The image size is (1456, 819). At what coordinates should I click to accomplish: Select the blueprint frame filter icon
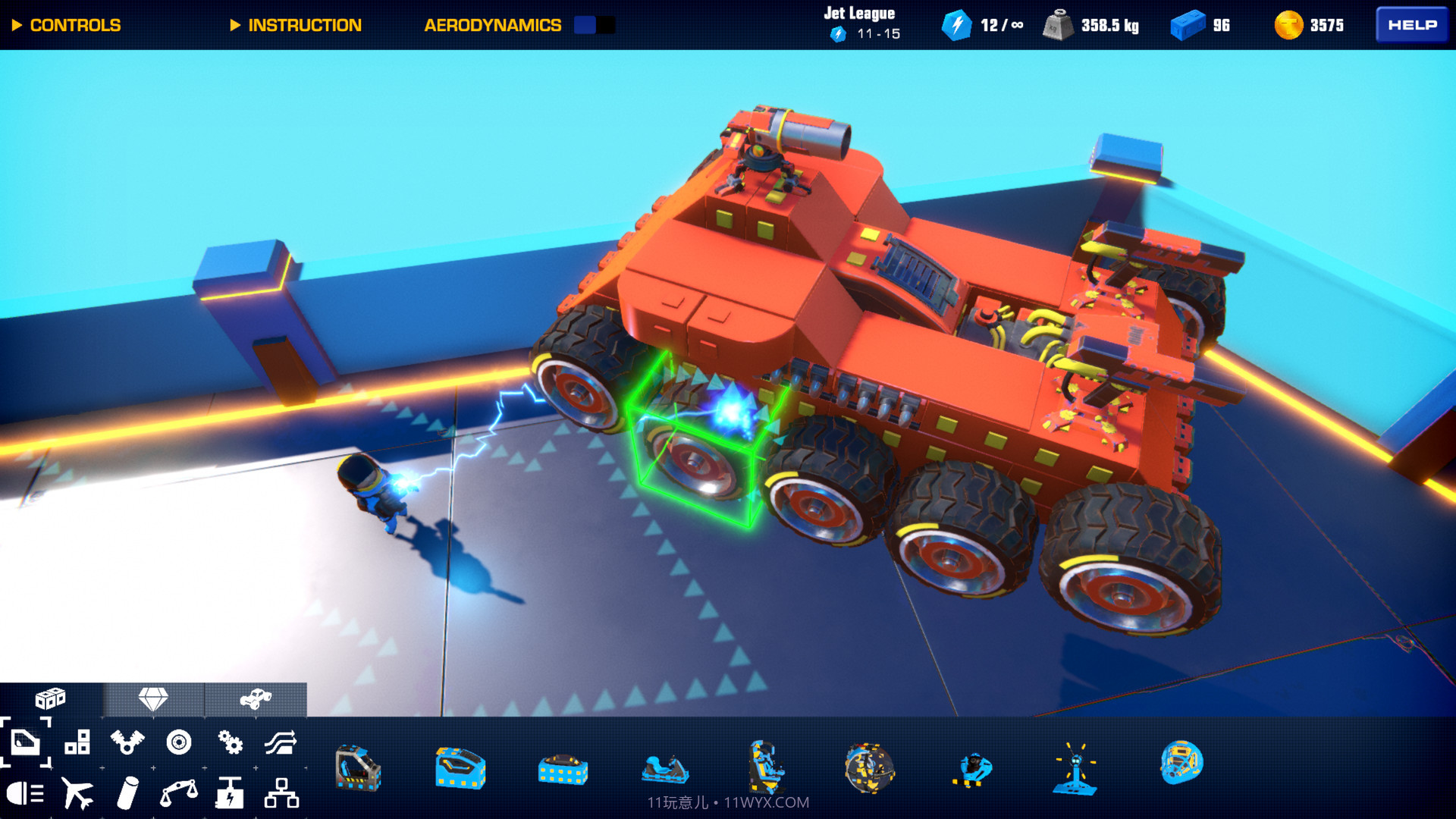[x=25, y=745]
